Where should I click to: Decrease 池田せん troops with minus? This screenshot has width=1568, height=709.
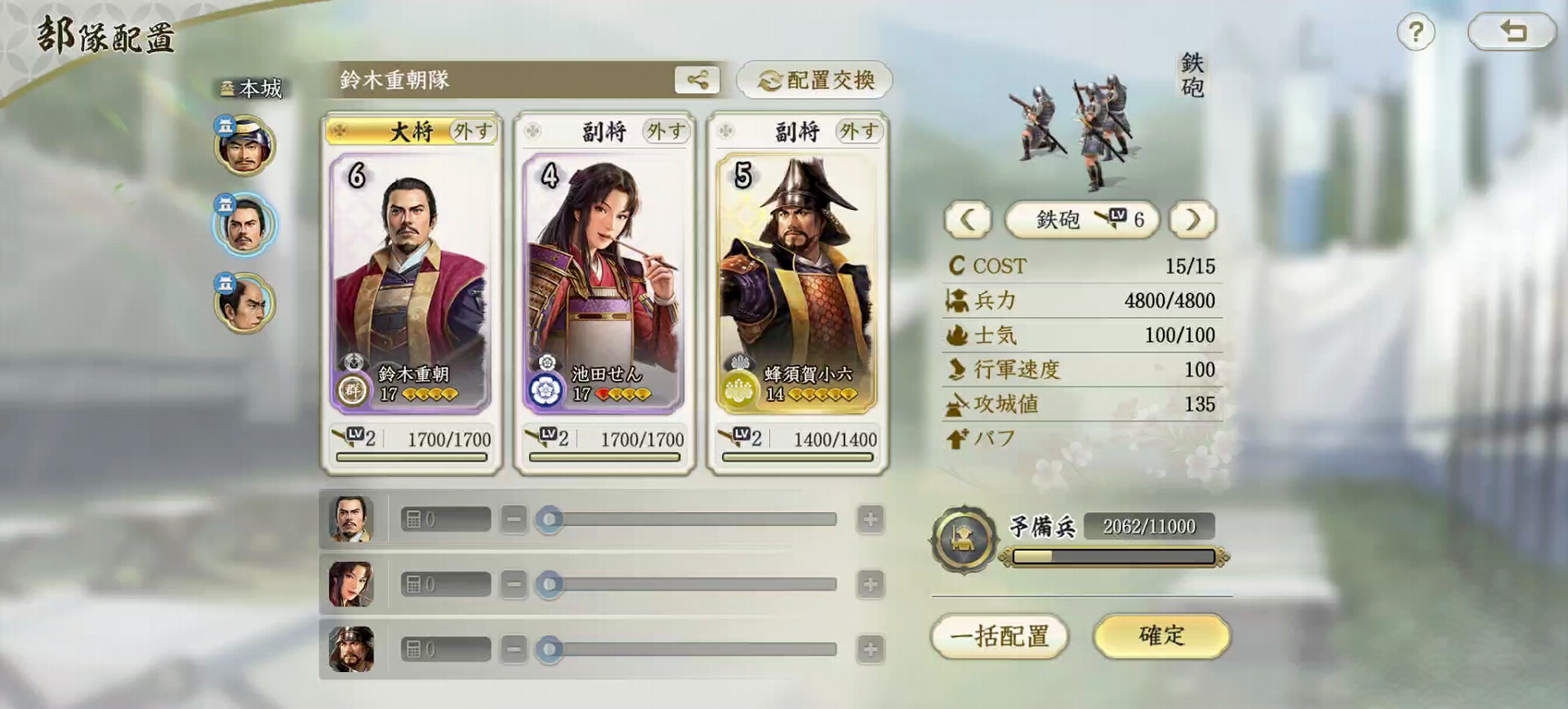[514, 584]
